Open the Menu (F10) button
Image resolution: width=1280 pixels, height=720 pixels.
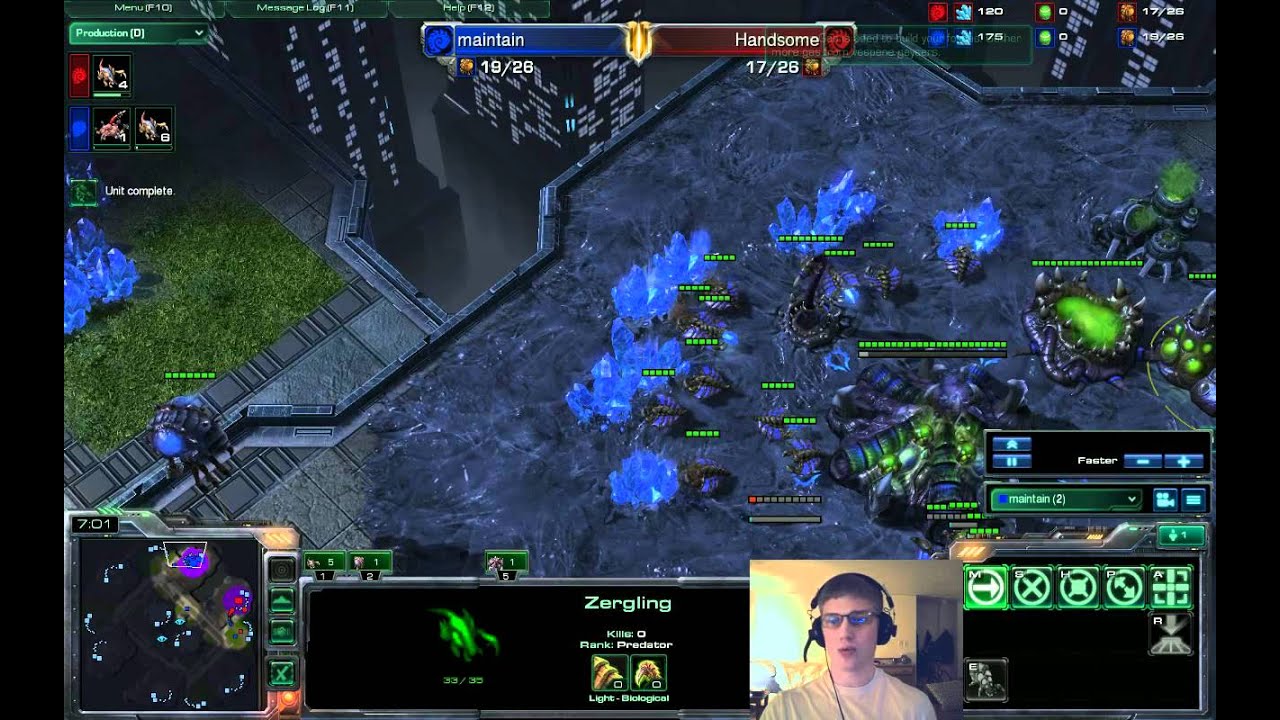tap(144, 8)
